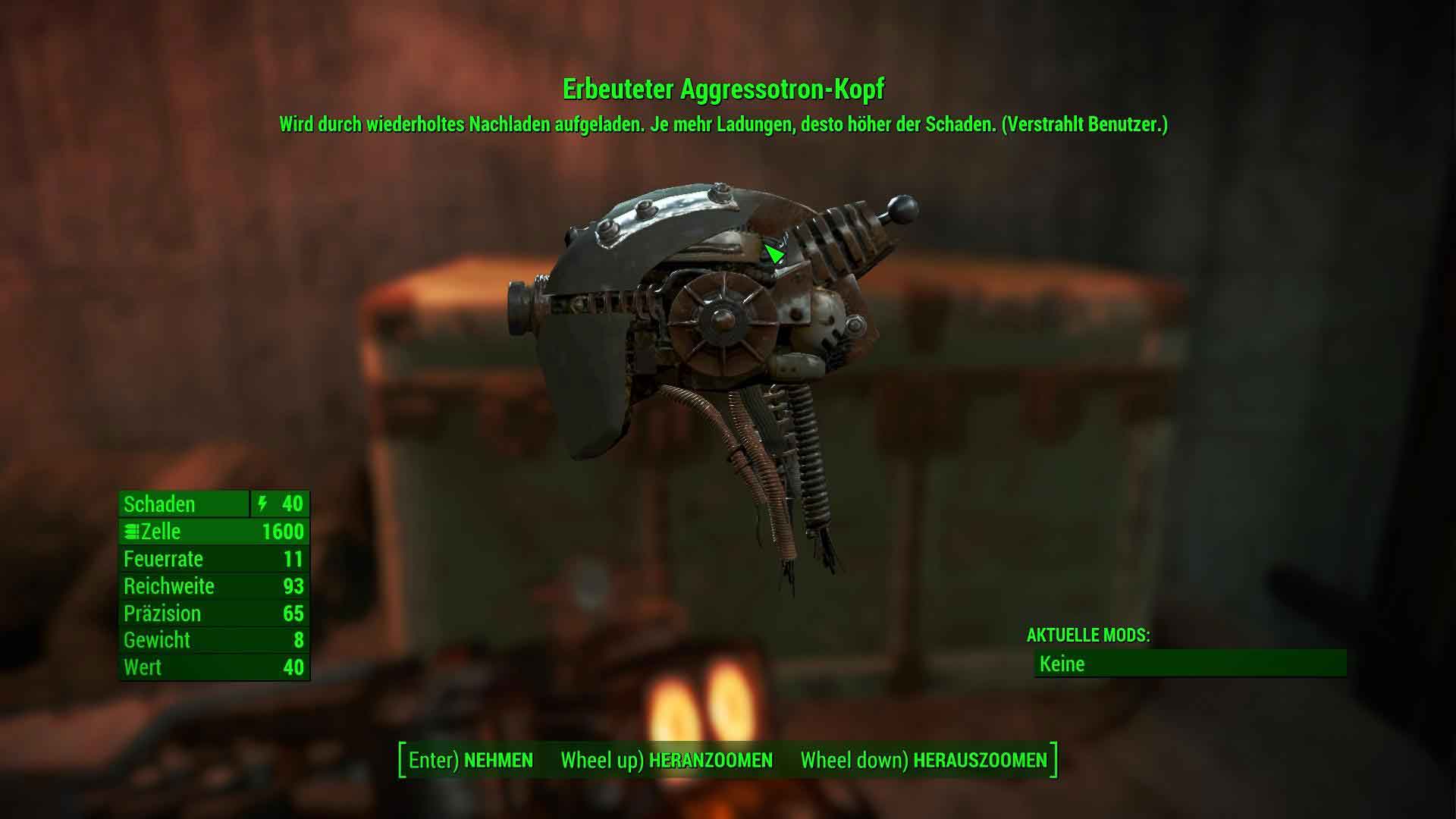Zoom in using the HERANZOOMEN button
The height and width of the screenshot is (819, 1456).
[x=667, y=760]
